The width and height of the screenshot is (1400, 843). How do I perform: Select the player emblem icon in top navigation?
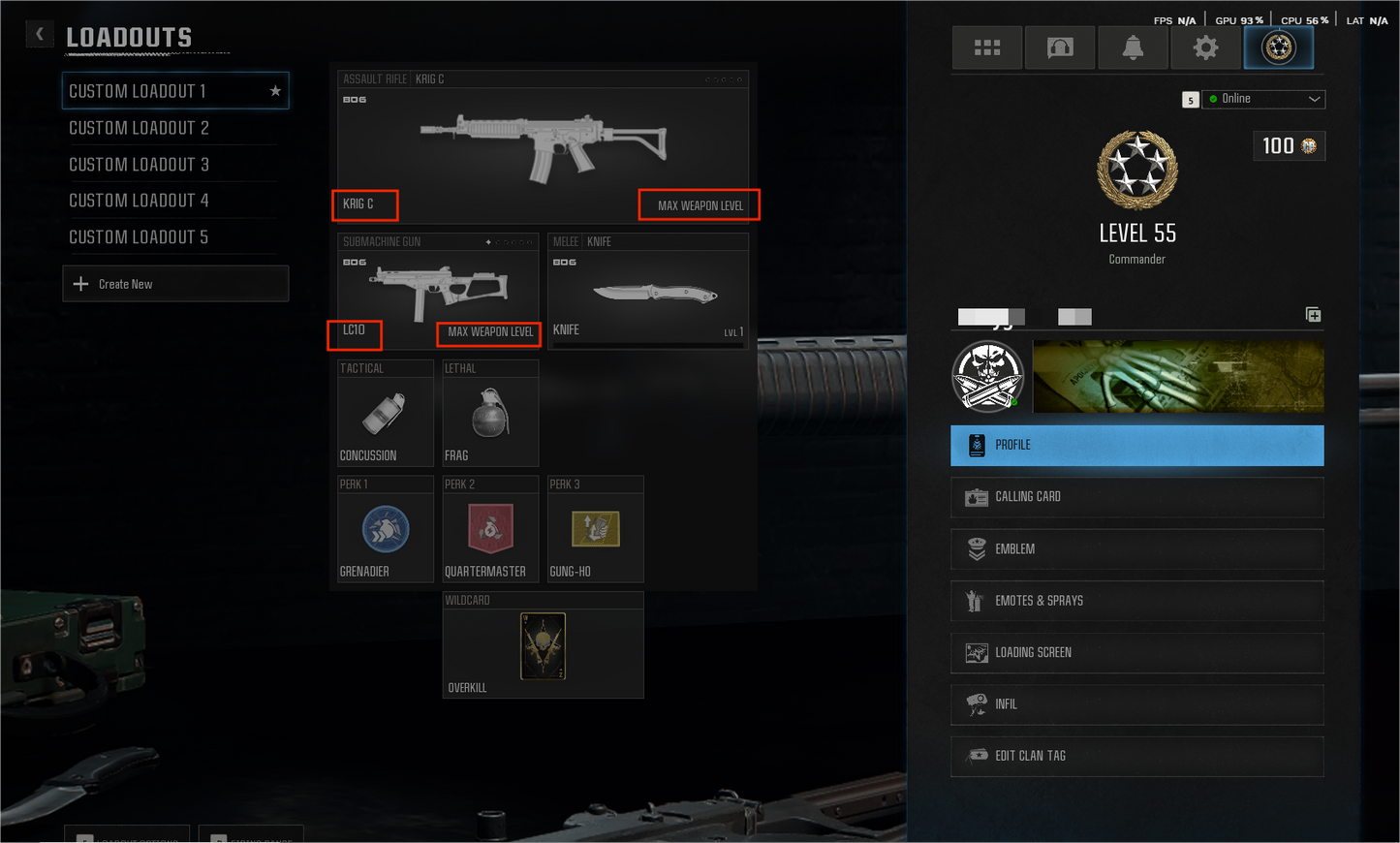click(1277, 47)
